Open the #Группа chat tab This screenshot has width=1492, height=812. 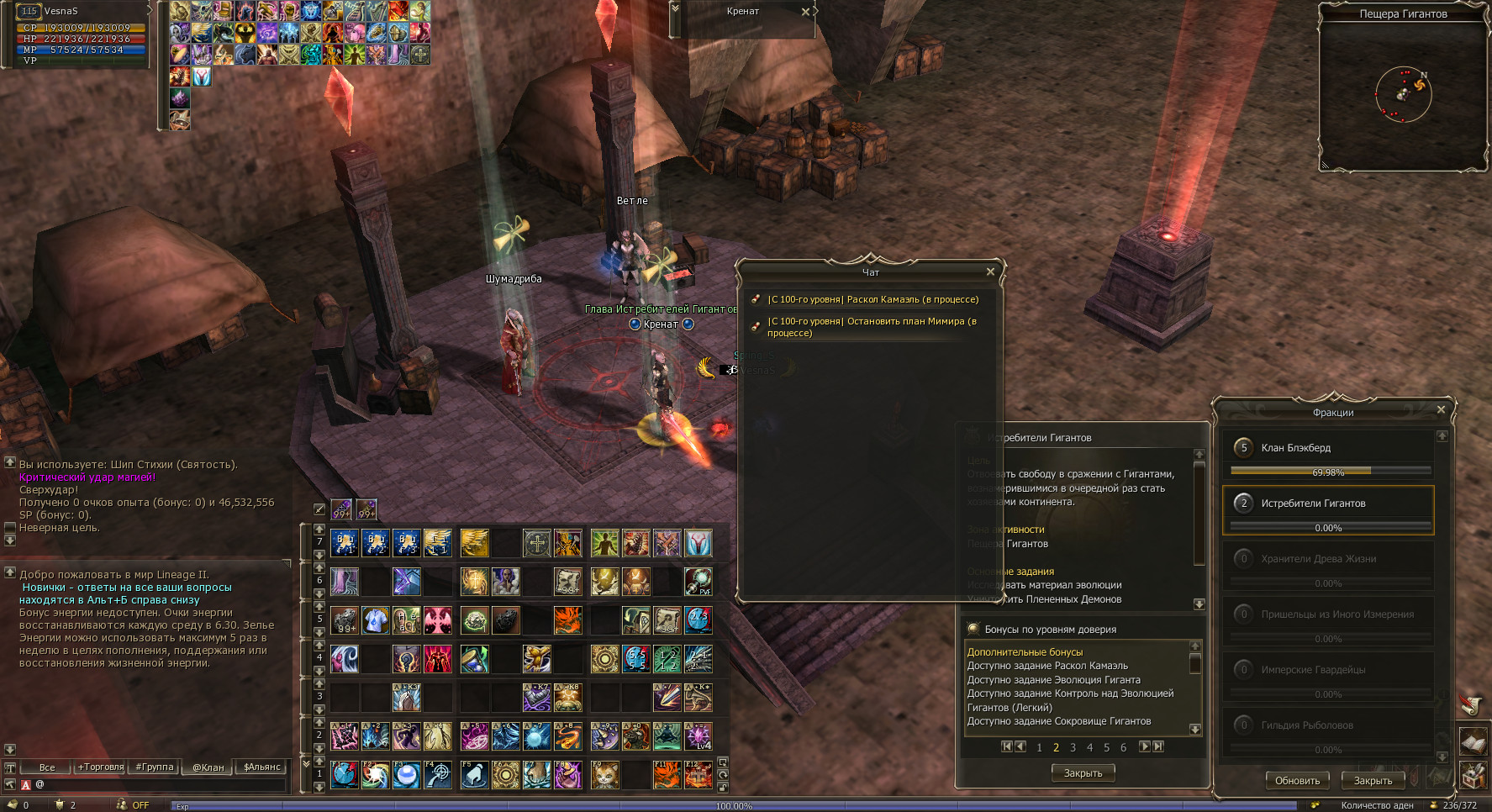click(155, 767)
